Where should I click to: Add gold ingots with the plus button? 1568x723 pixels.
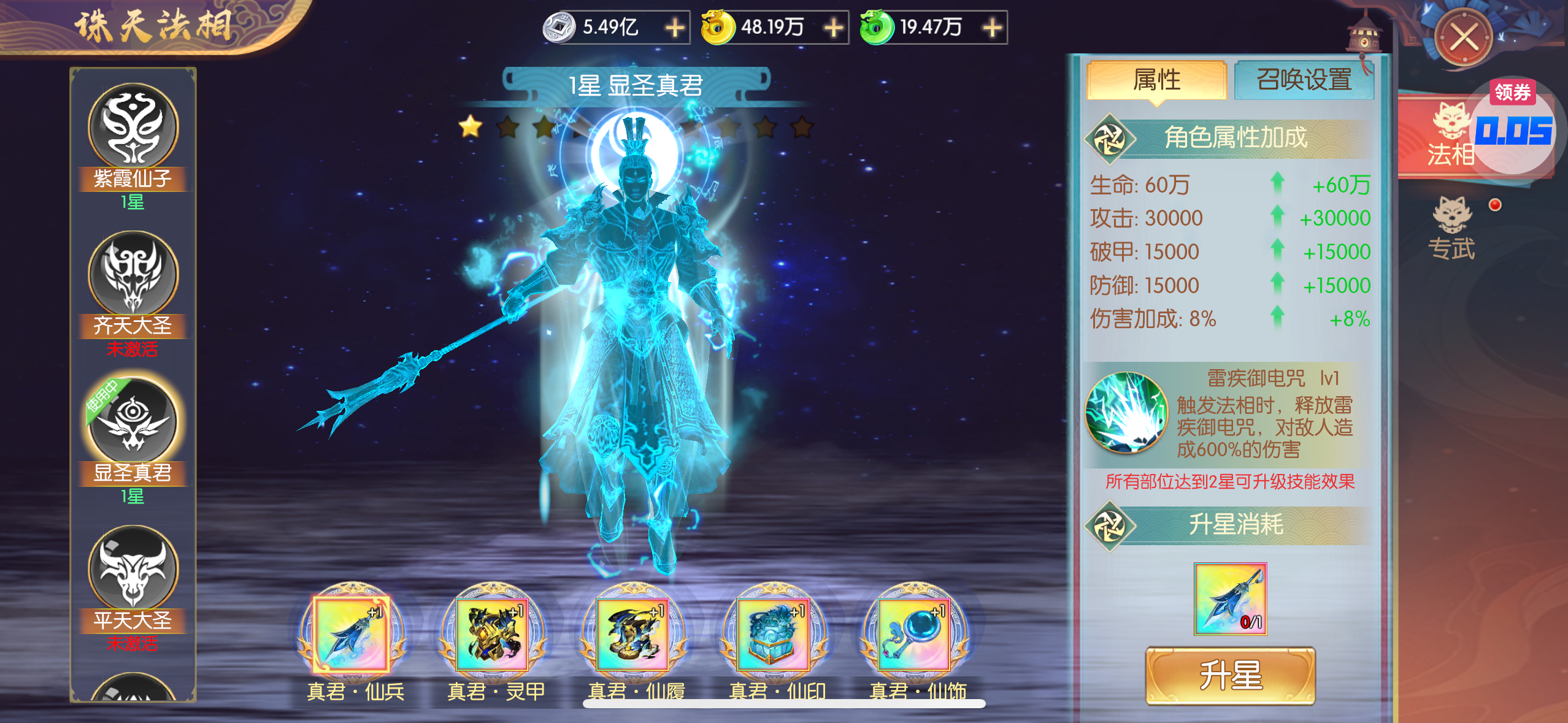[834, 28]
